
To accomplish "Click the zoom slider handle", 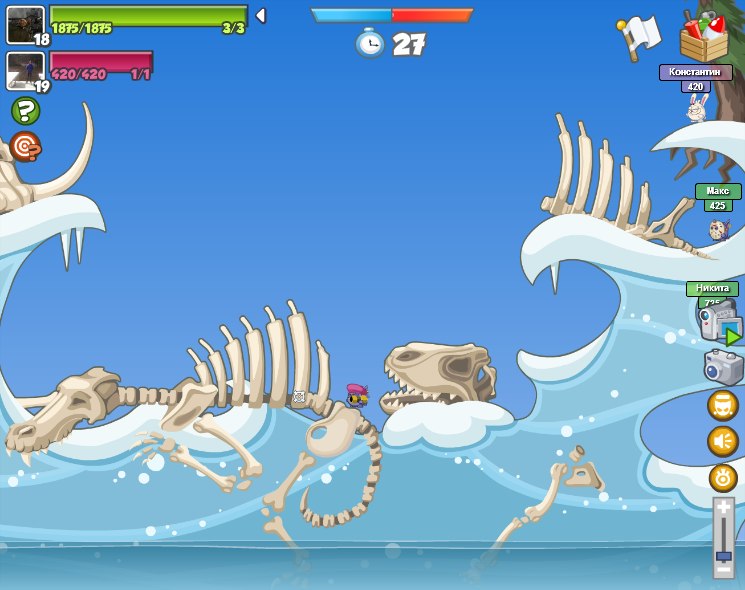I will 723,554.
